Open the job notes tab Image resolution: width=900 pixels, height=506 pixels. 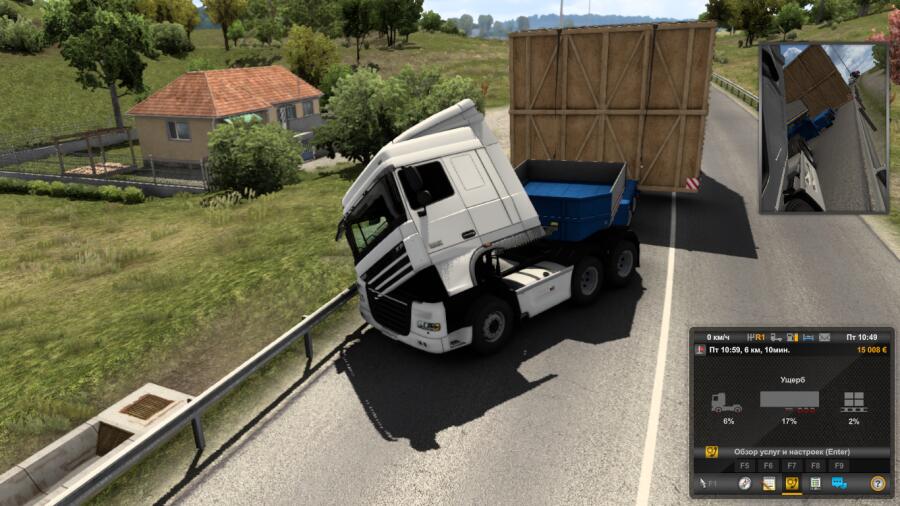768,484
